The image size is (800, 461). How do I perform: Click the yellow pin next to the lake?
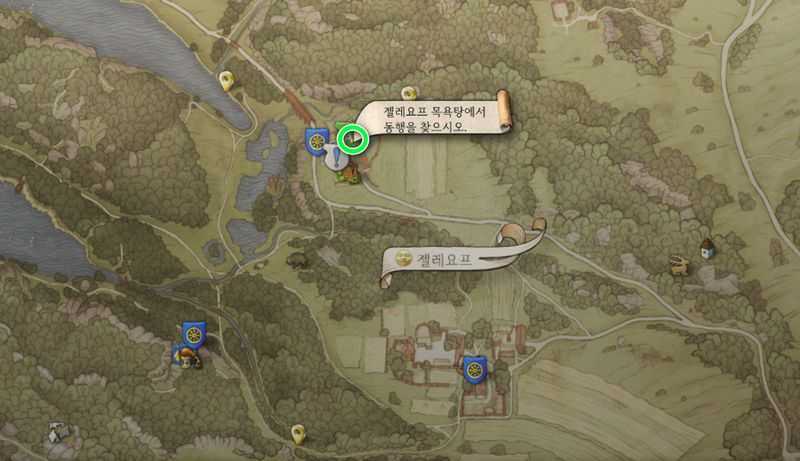point(227,81)
